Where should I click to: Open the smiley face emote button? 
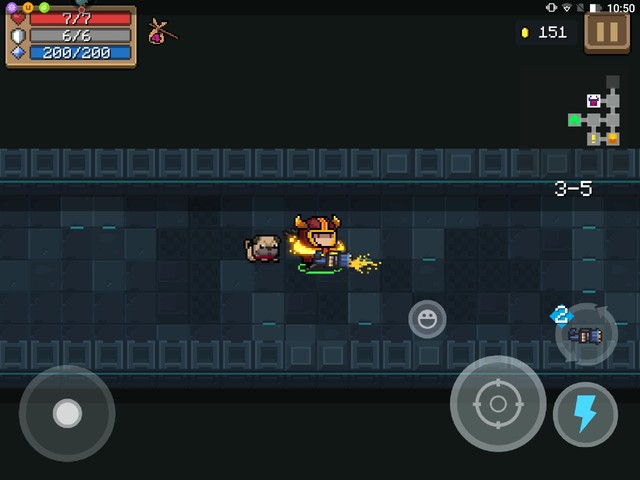point(427,319)
